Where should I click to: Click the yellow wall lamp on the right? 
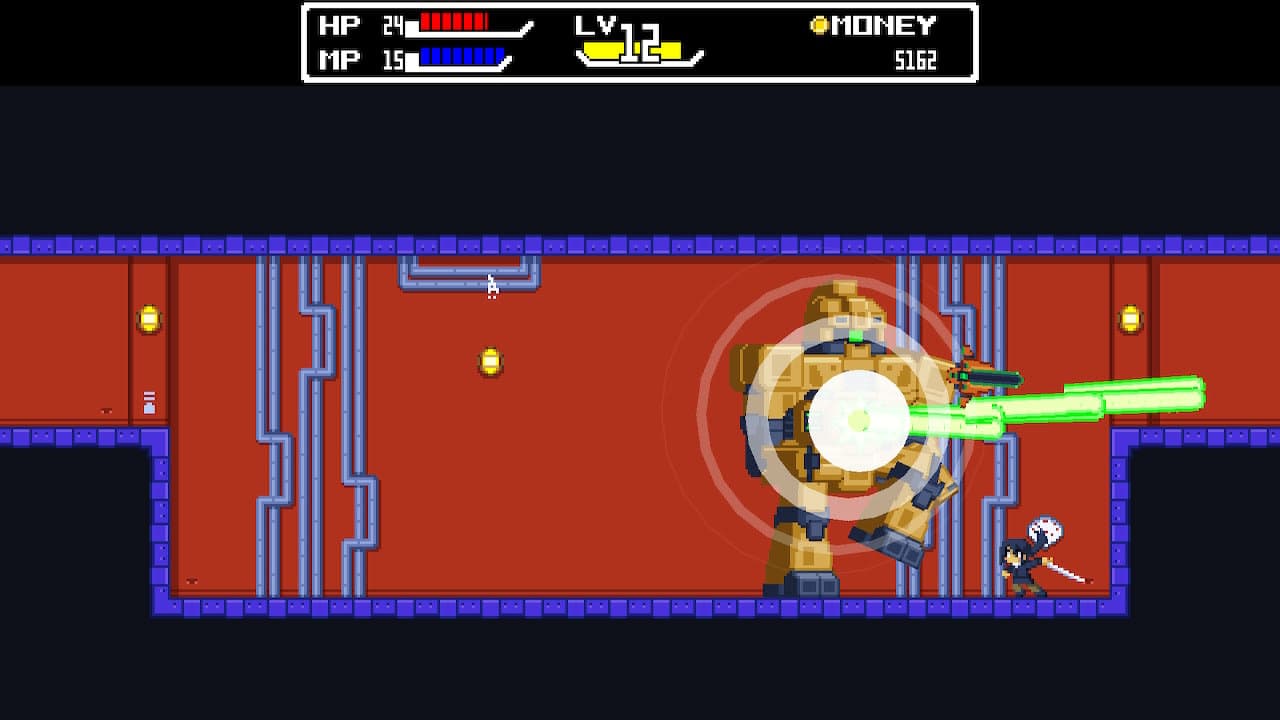click(1131, 317)
